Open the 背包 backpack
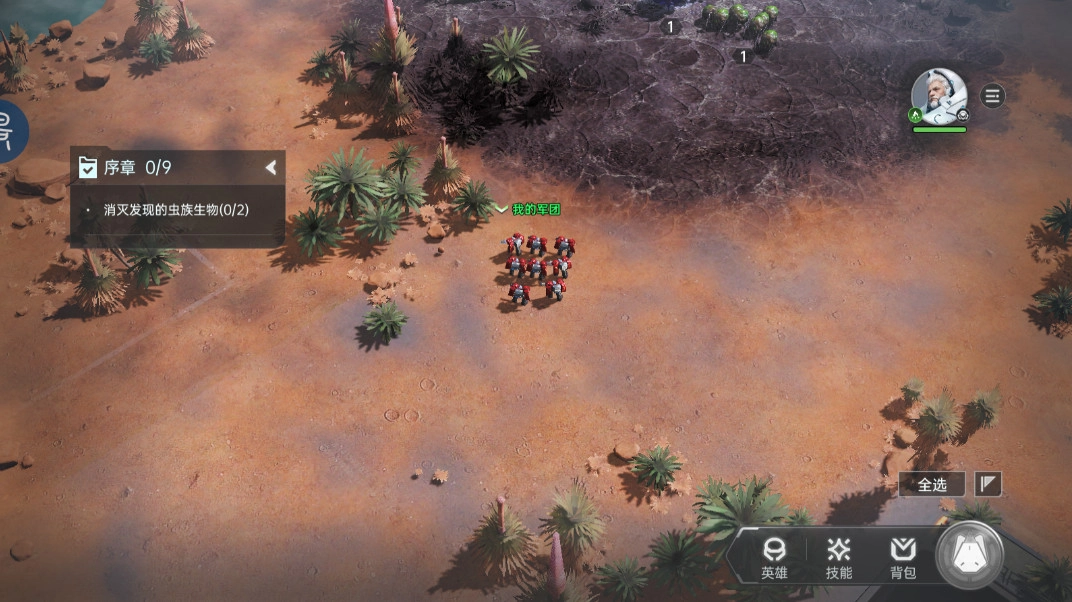1072x602 pixels. [x=903, y=558]
